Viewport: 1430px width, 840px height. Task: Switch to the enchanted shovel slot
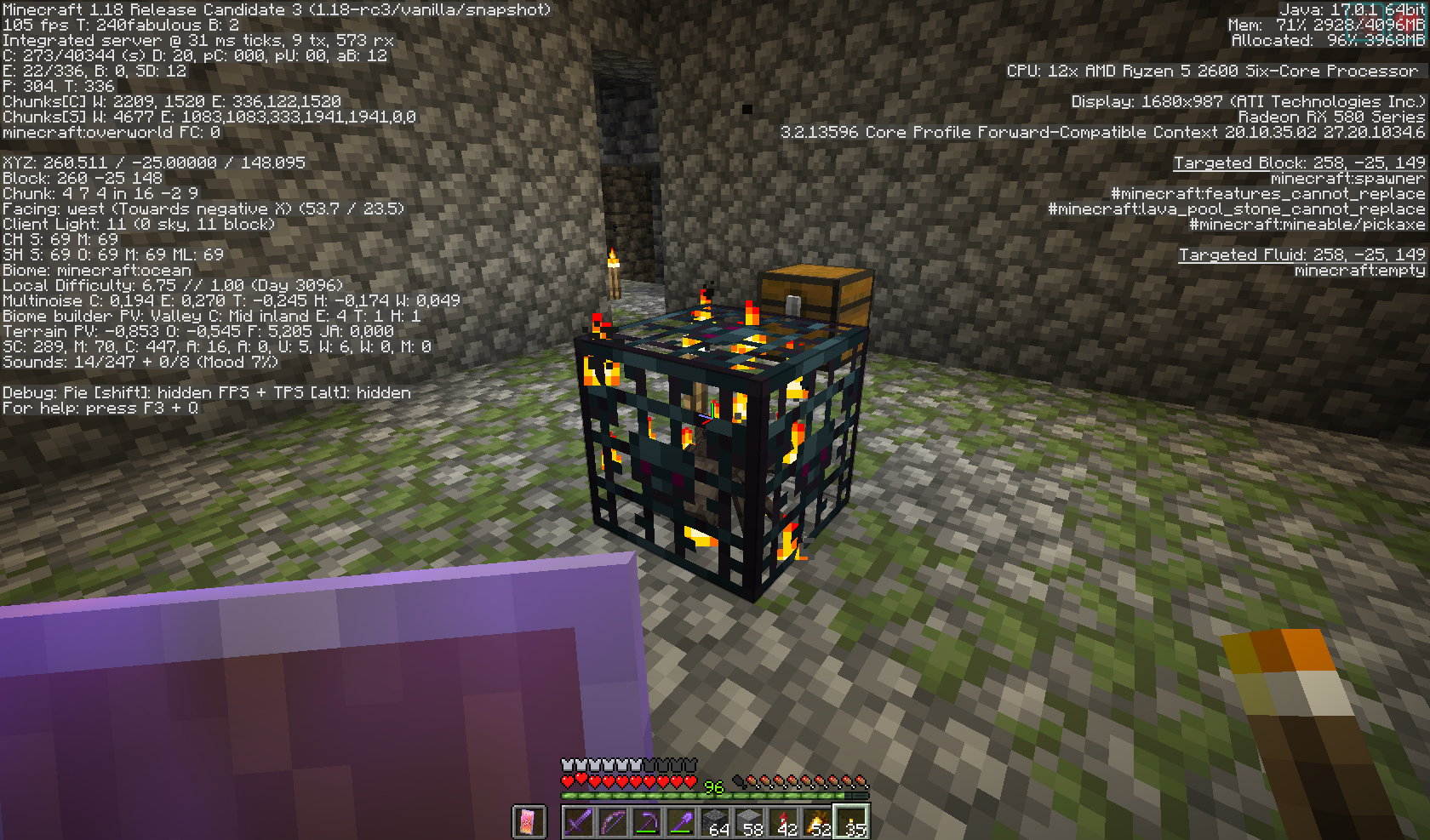pos(681,822)
